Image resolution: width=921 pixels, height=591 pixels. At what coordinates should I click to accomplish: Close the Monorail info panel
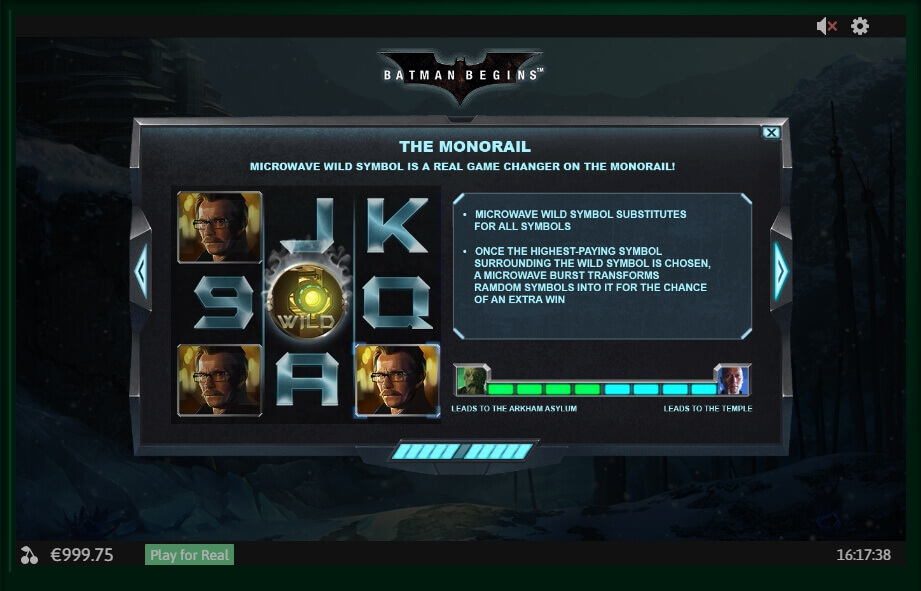click(x=771, y=132)
